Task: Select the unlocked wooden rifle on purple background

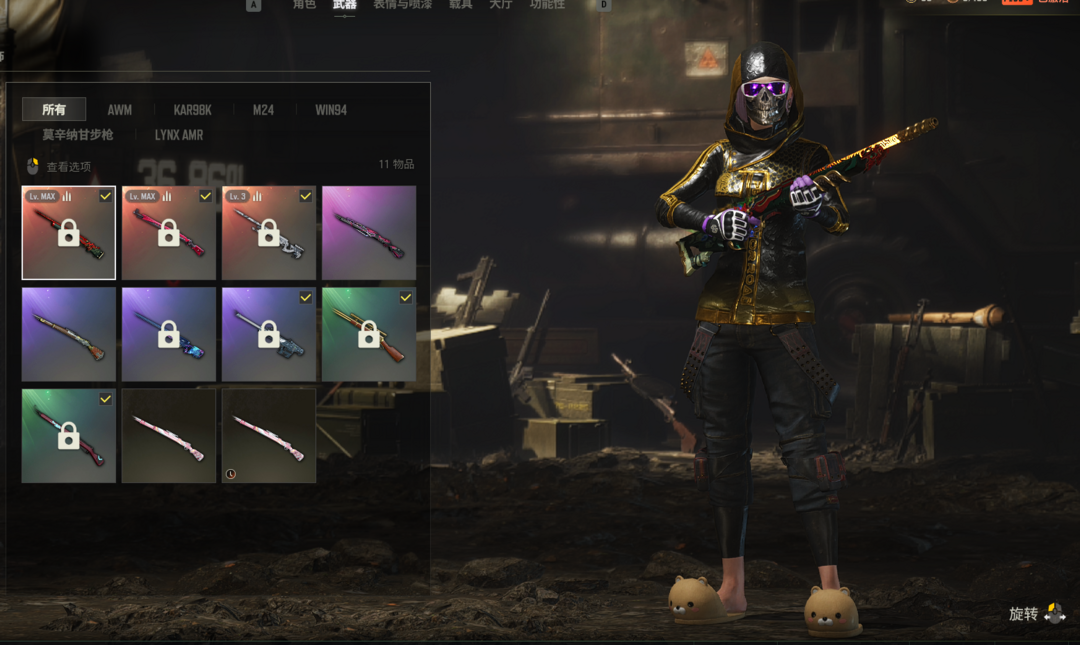Action: (x=69, y=334)
